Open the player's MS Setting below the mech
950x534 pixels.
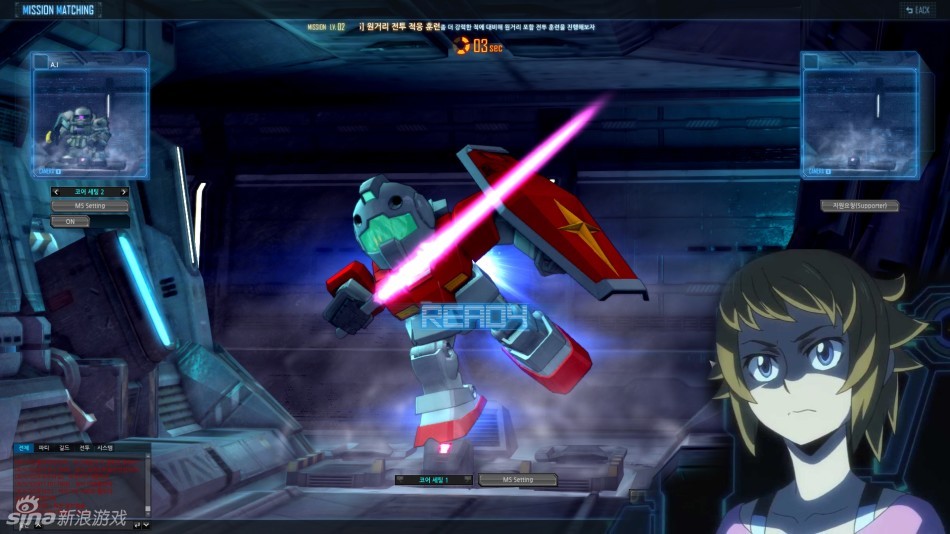click(x=517, y=480)
